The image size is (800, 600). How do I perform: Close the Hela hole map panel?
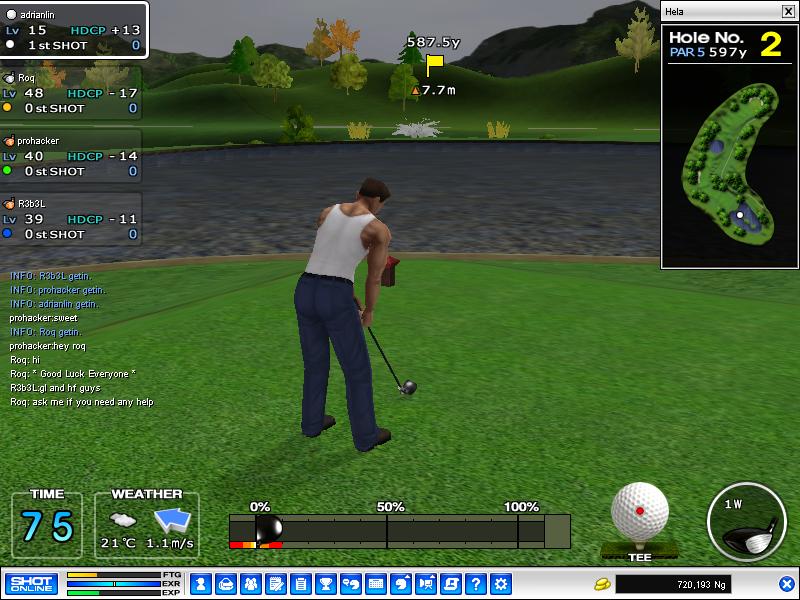[787, 11]
